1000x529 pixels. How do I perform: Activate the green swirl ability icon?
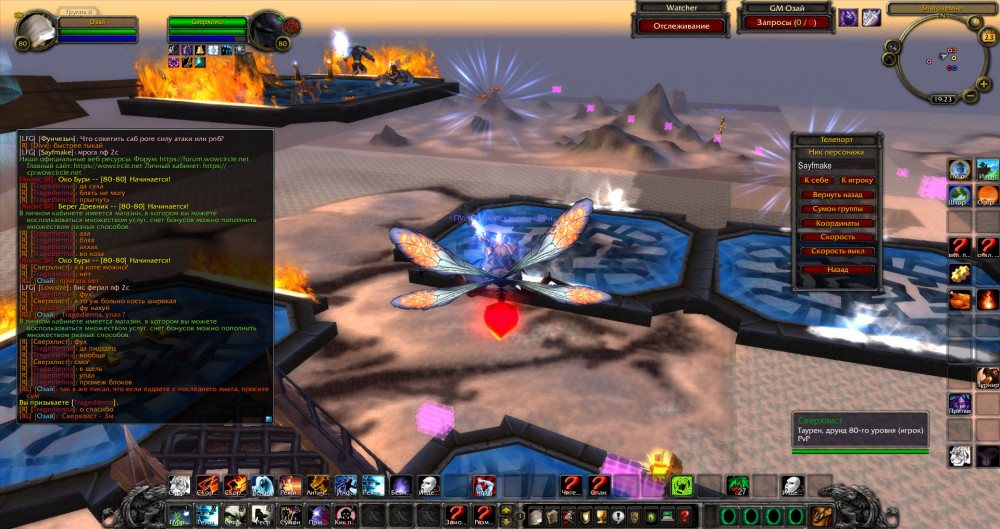(683, 486)
